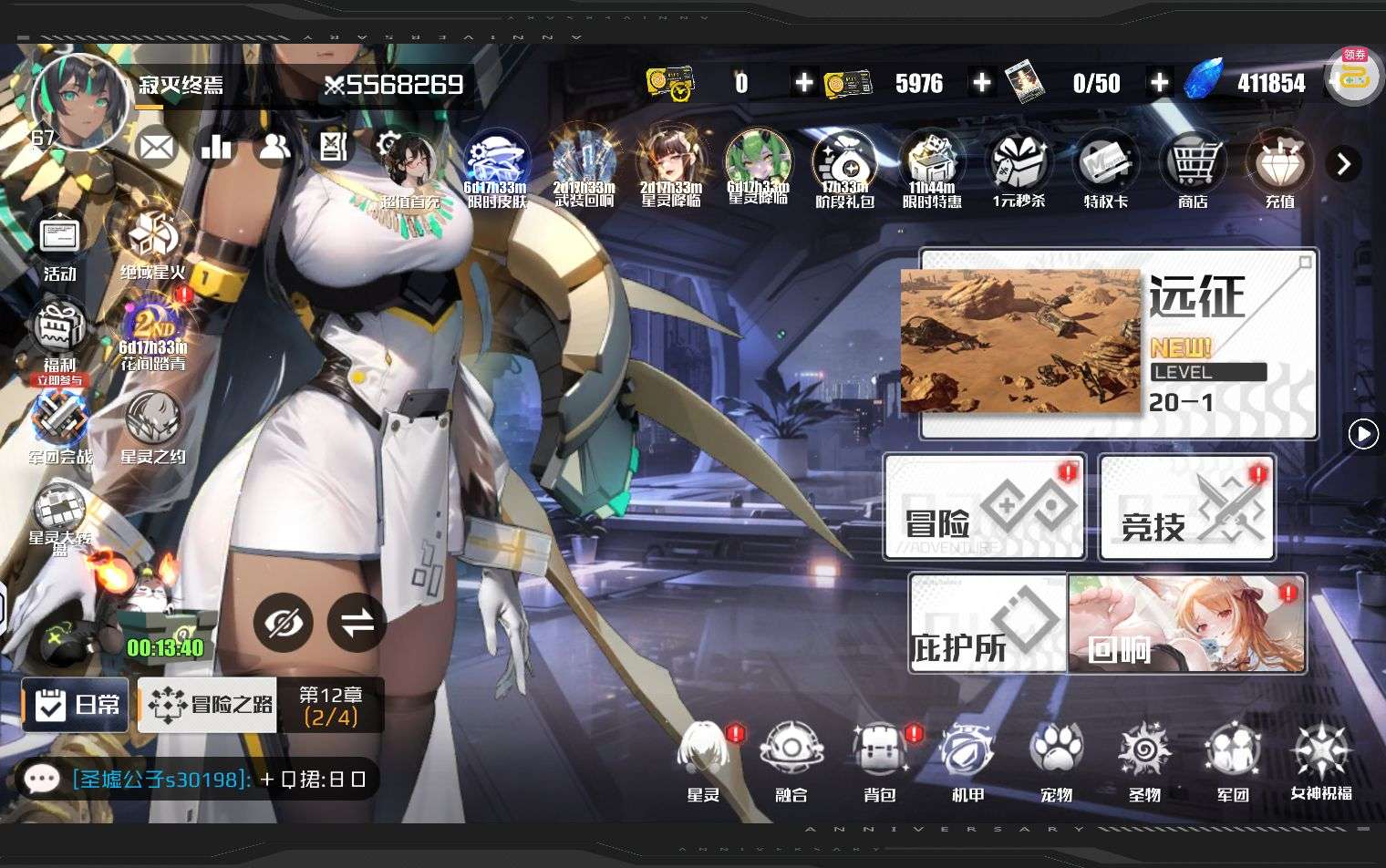Open the 回响 echo banner
The image size is (1386, 868).
pyautogui.click(x=1187, y=624)
